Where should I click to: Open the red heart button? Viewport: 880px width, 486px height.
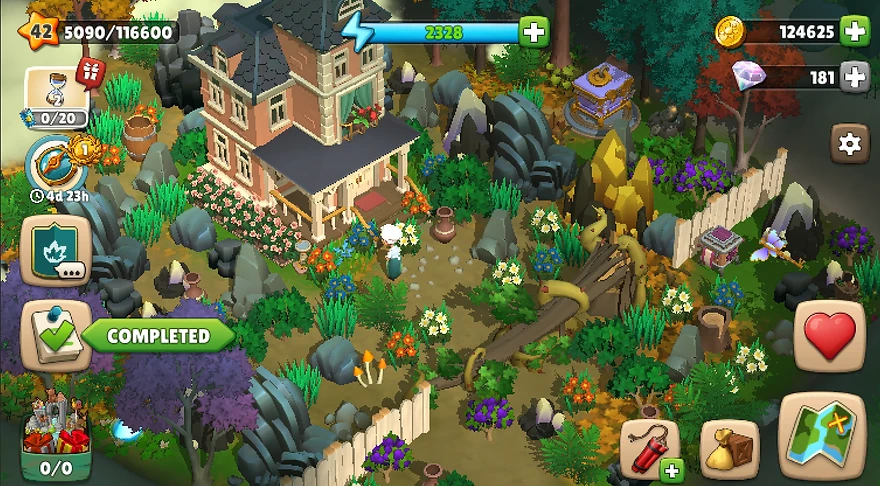pyautogui.click(x=830, y=336)
